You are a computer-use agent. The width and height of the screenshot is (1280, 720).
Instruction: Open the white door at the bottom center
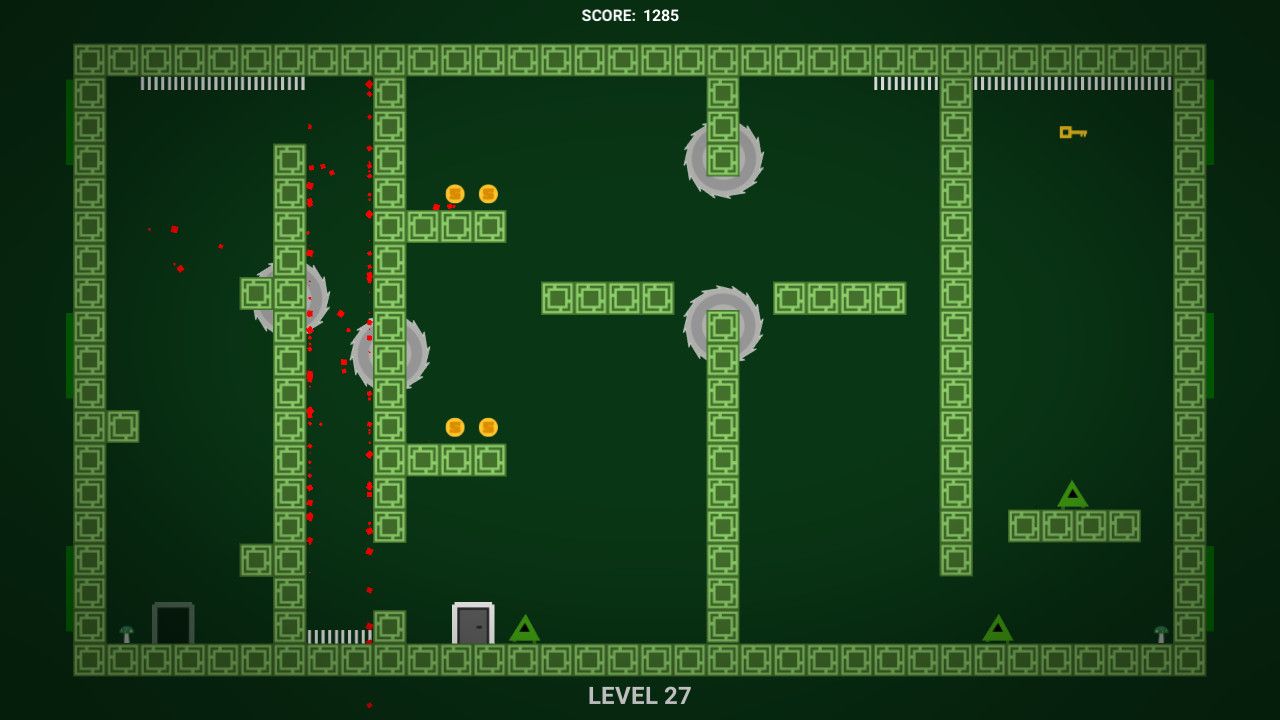pos(471,622)
